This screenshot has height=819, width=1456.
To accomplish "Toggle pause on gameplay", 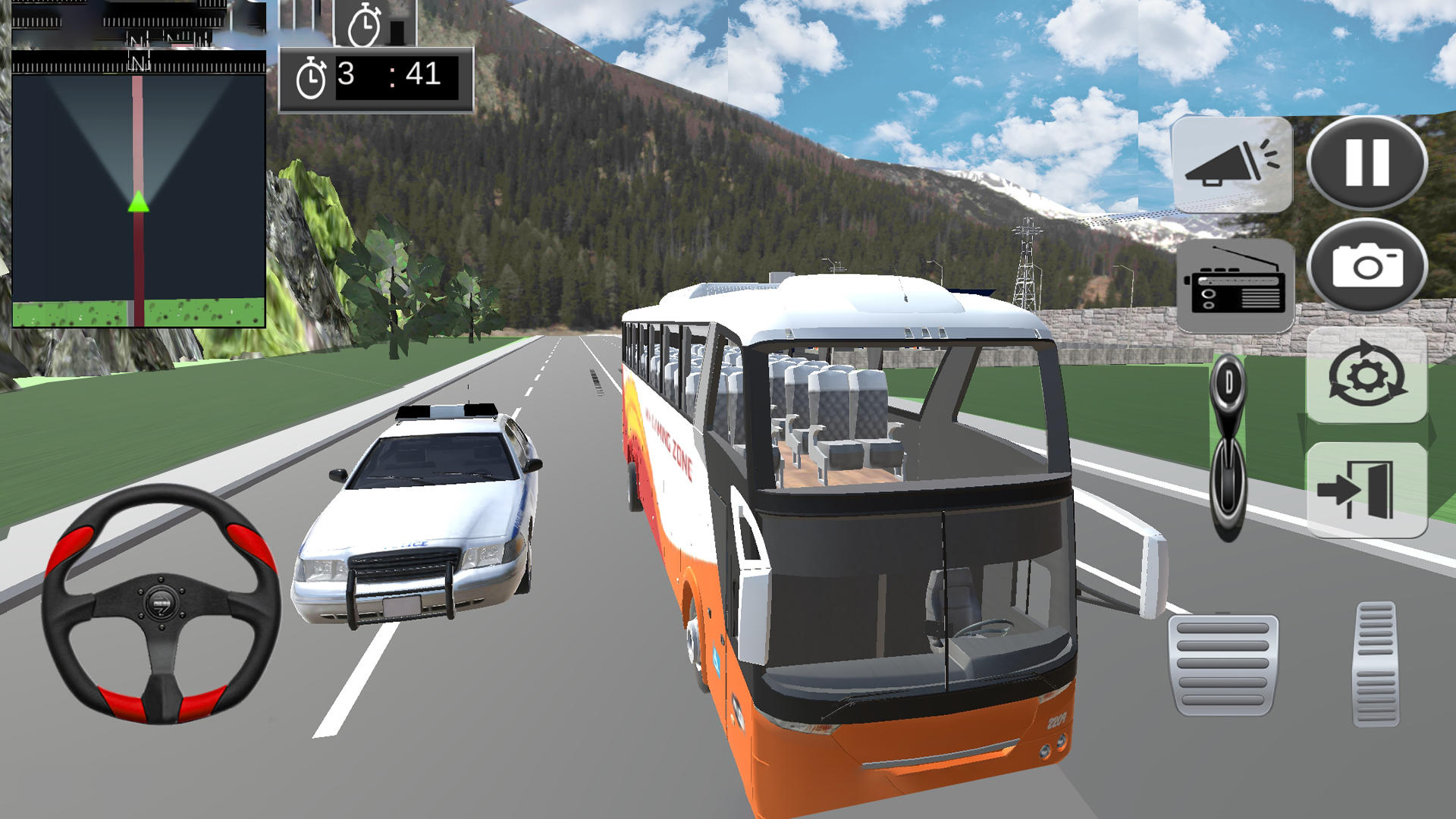I will [1367, 162].
